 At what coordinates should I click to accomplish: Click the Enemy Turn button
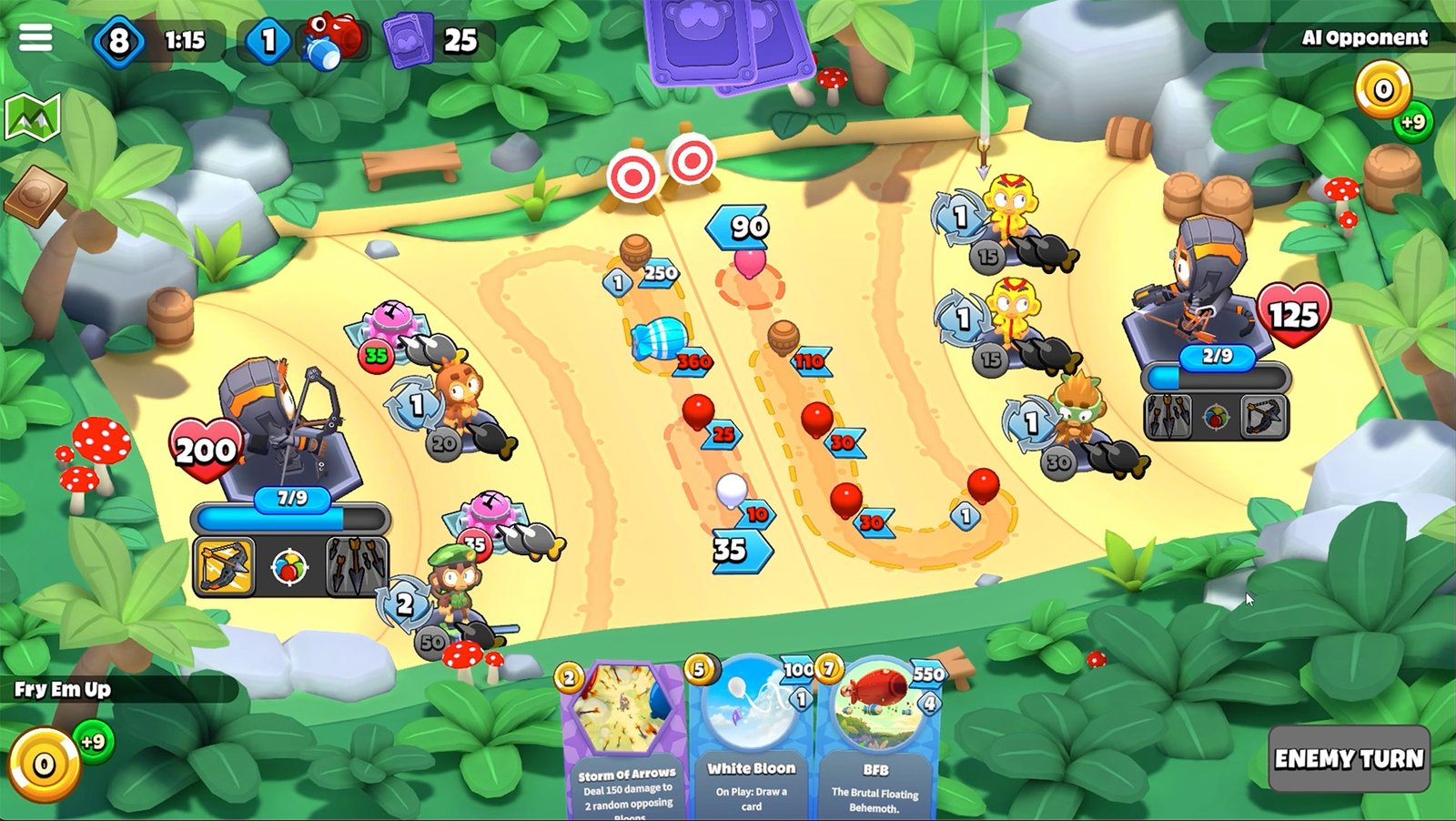[1349, 758]
